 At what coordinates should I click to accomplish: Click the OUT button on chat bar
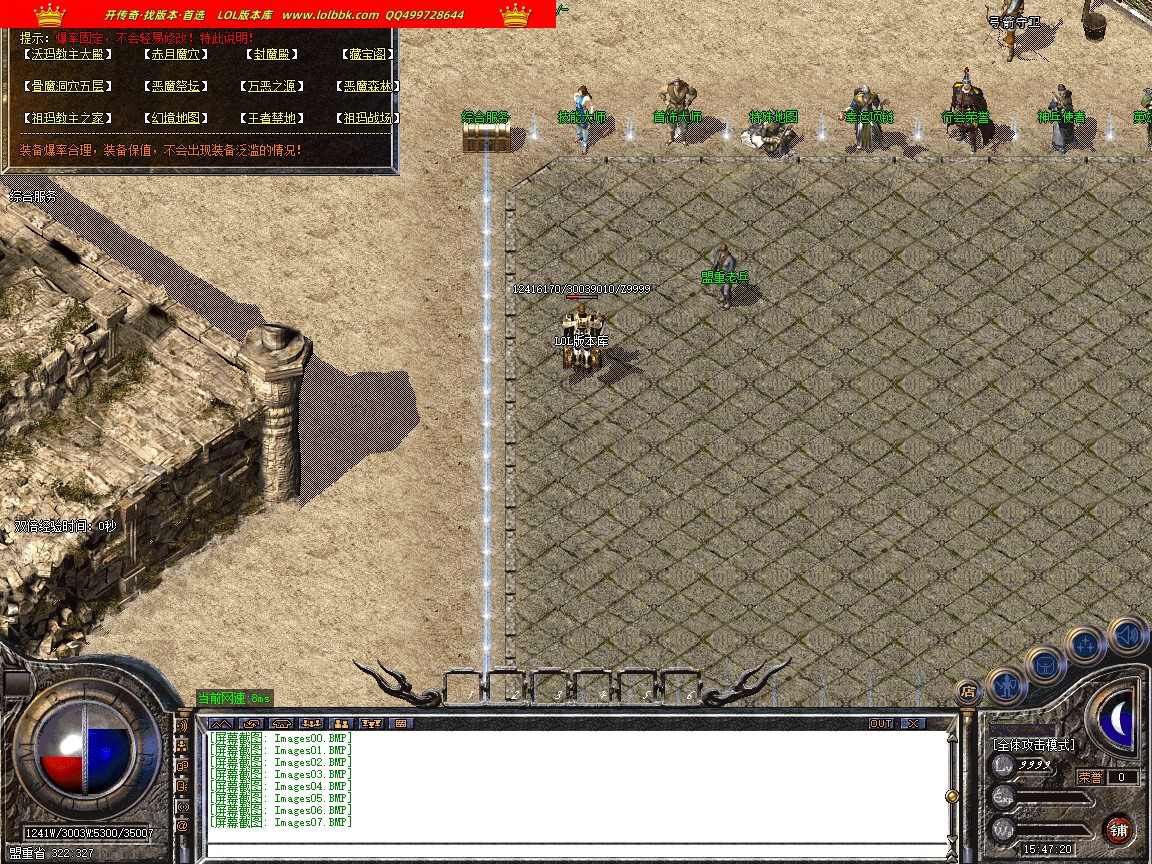coord(880,723)
